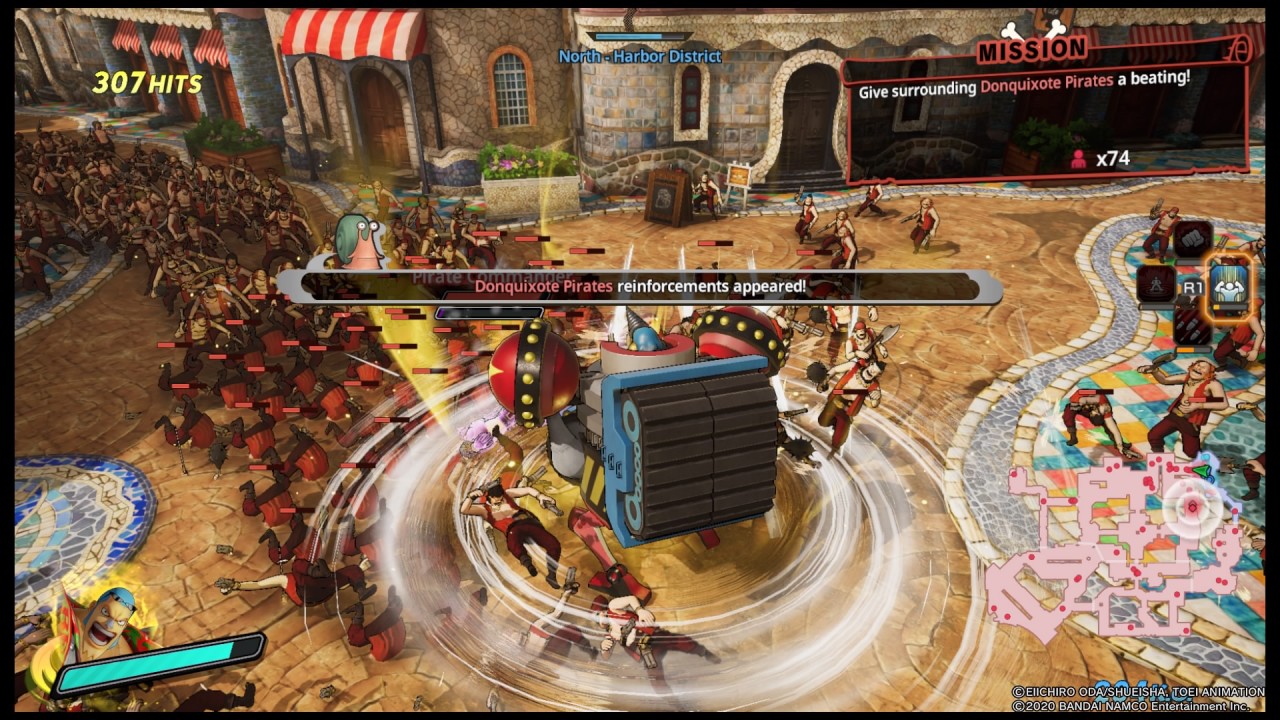Use the standing figure aura skill

1156,284
